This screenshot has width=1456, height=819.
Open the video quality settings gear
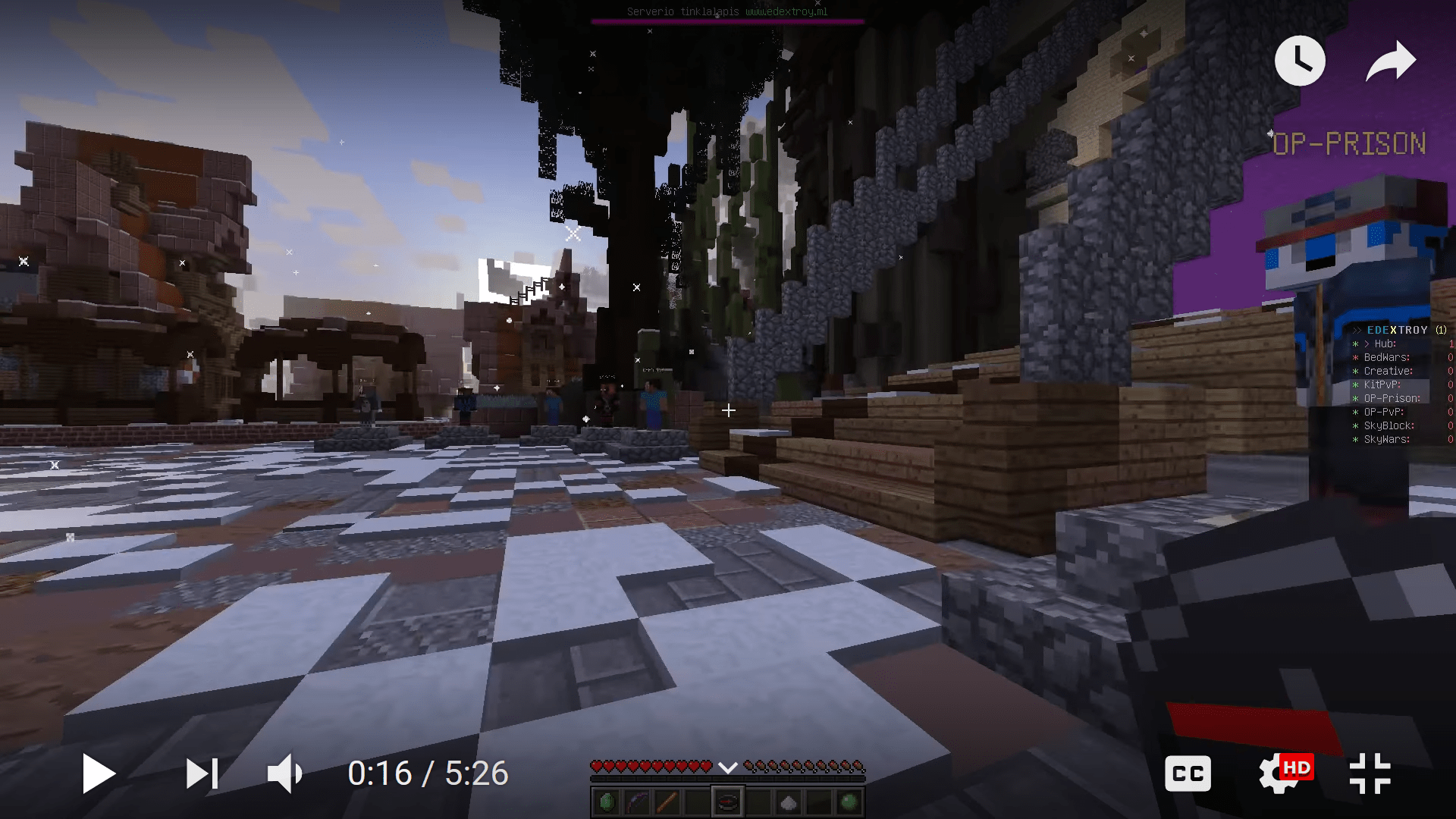tap(1276, 773)
